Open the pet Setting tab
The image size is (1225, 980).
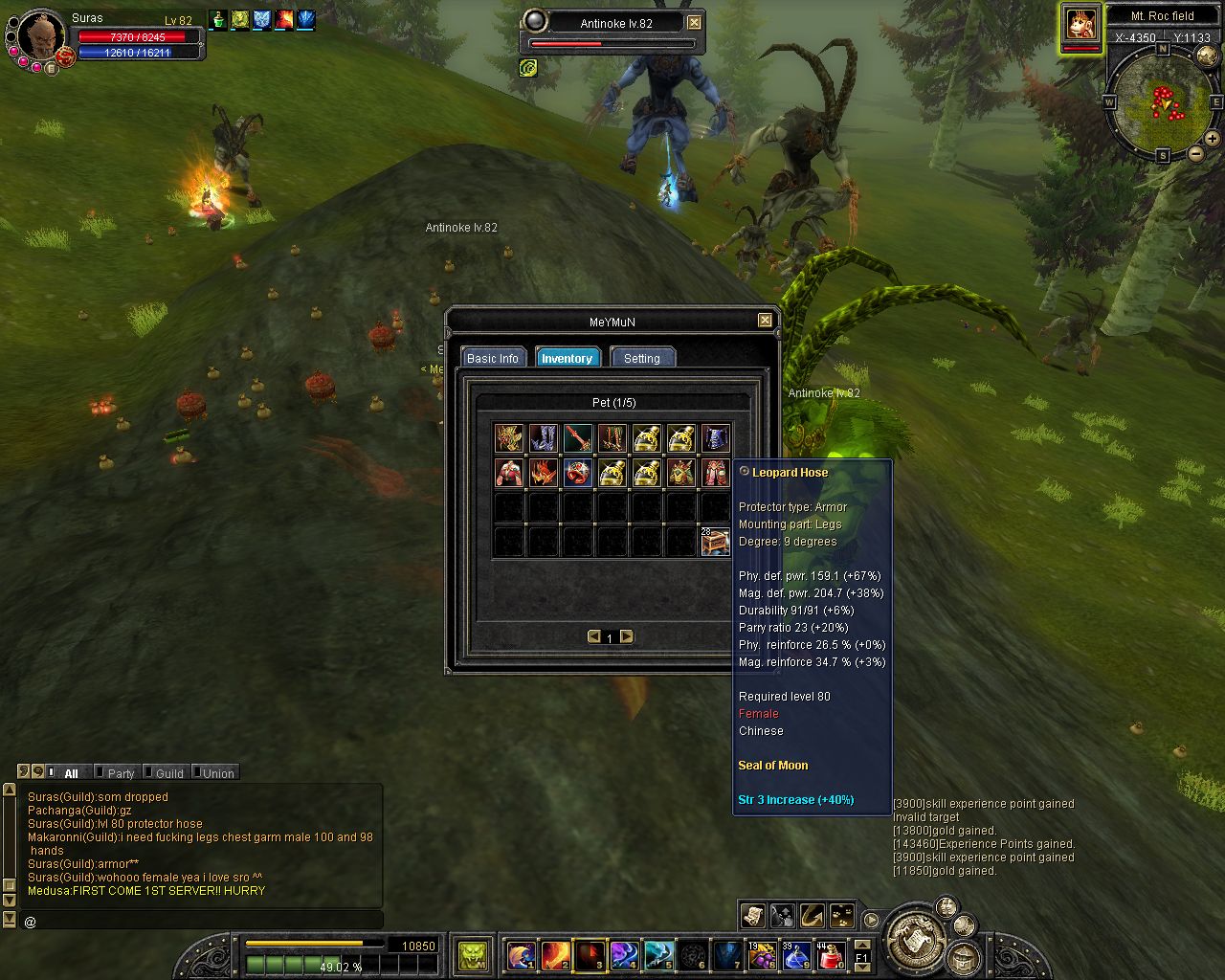[x=641, y=358]
